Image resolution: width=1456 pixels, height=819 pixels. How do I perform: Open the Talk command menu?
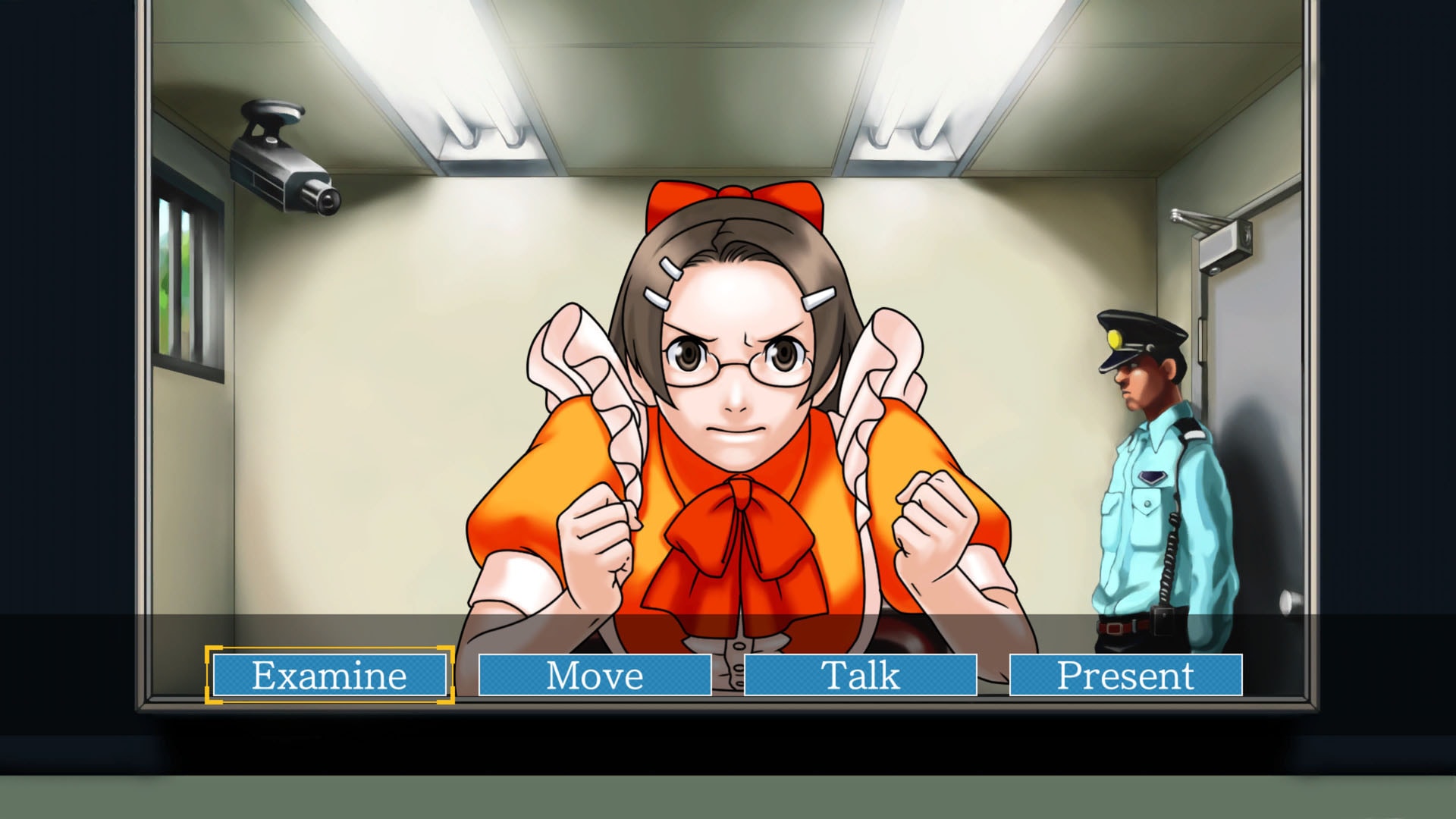click(x=861, y=675)
